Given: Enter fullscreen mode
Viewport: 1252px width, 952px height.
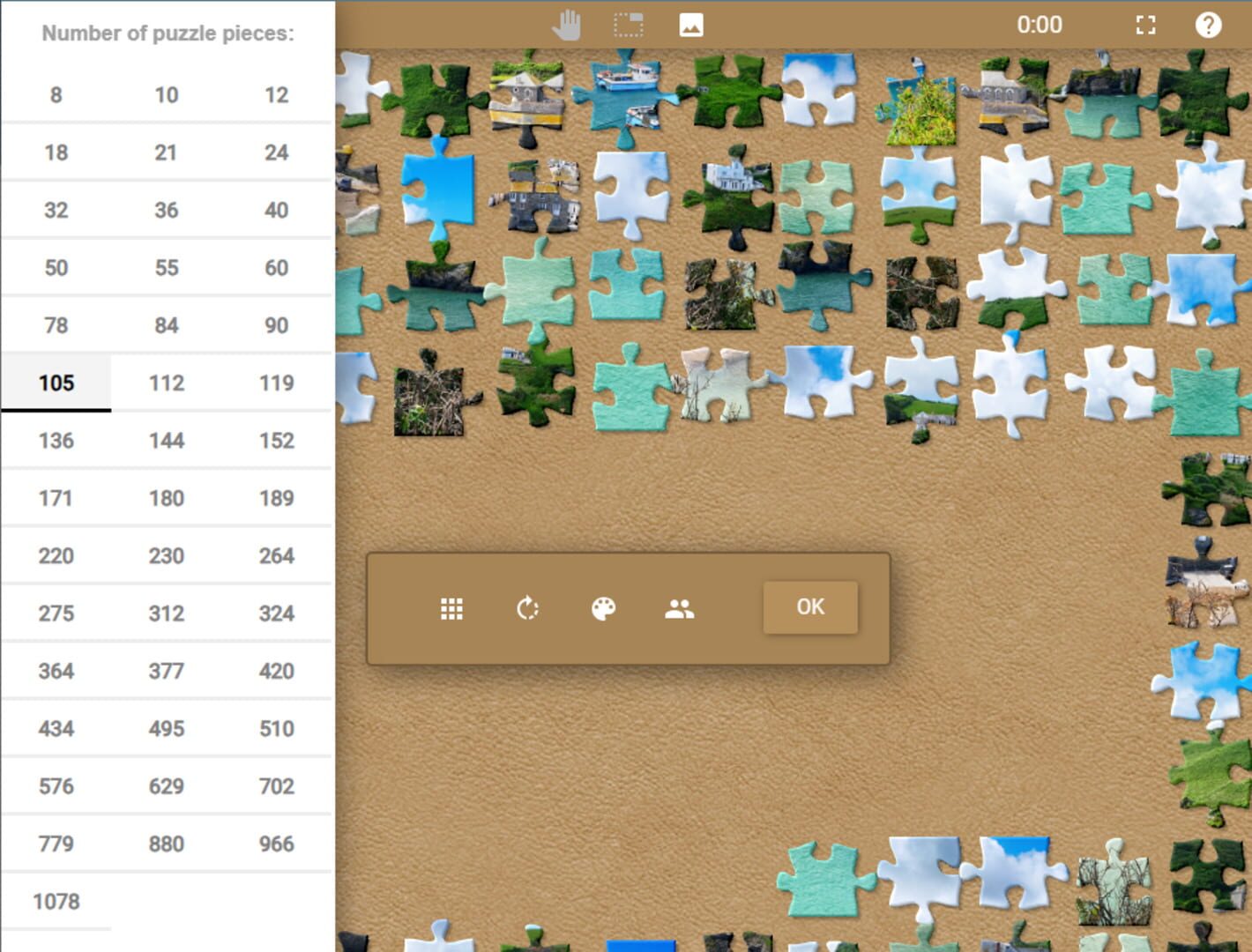Looking at the screenshot, I should pyautogui.click(x=1145, y=25).
